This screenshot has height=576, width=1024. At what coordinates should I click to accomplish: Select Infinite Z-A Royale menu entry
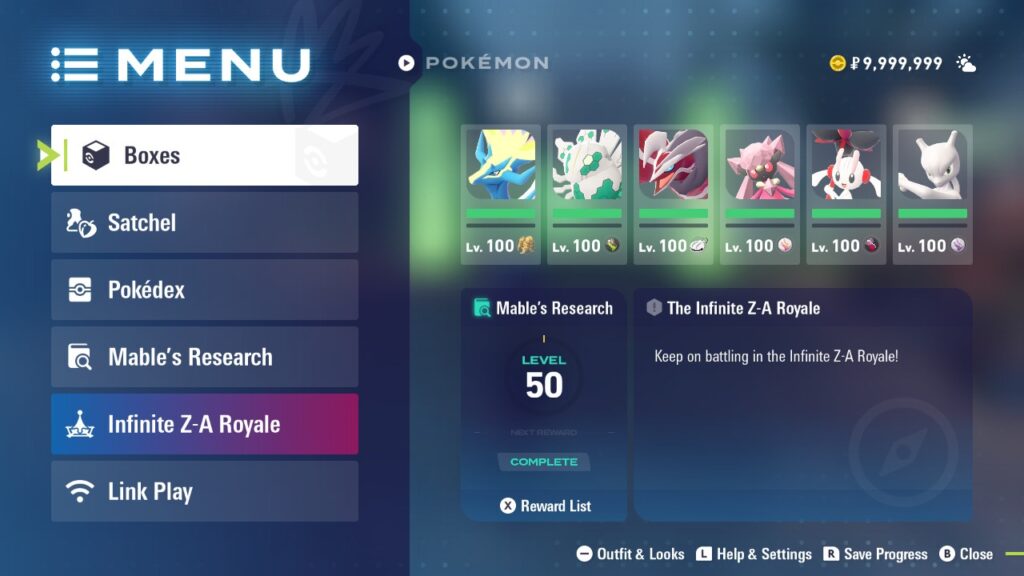coord(204,424)
